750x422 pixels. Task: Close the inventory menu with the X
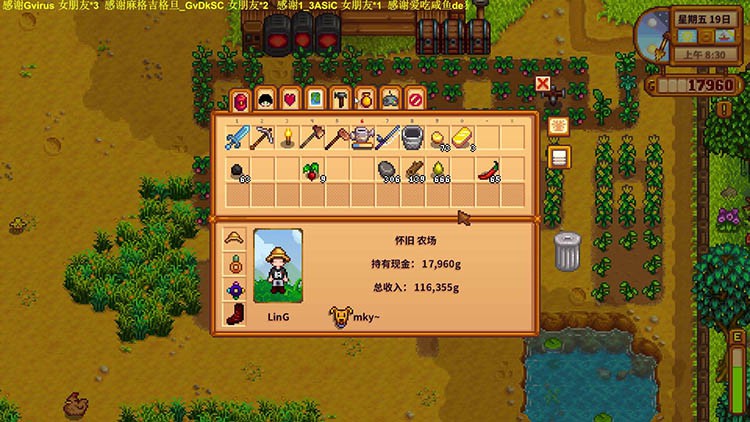click(543, 84)
